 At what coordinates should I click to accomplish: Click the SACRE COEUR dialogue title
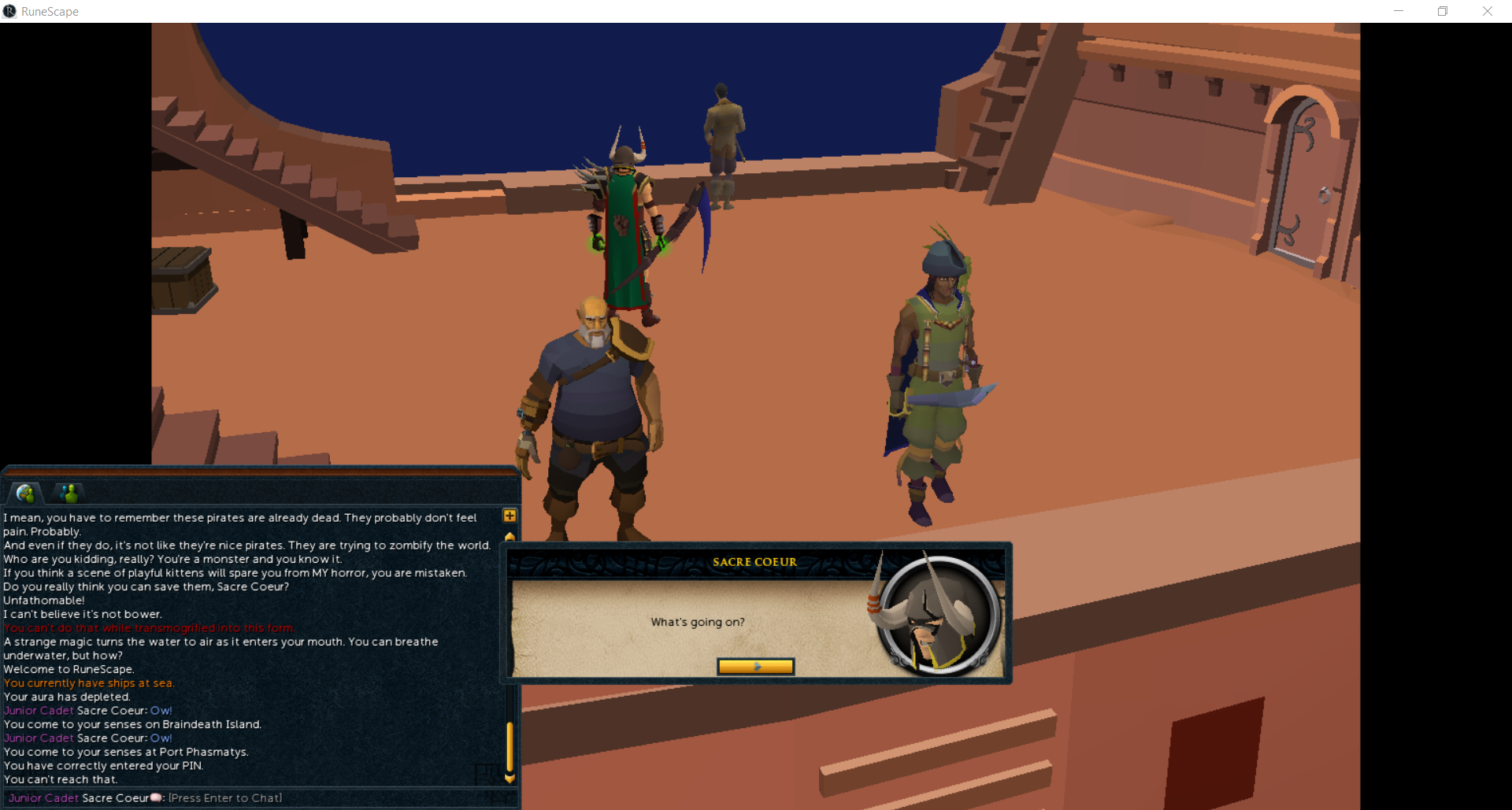click(x=754, y=561)
